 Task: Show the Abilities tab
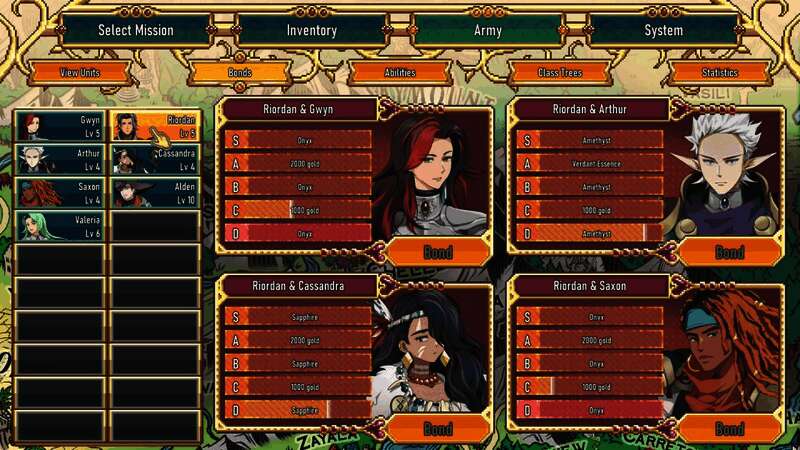(x=400, y=73)
